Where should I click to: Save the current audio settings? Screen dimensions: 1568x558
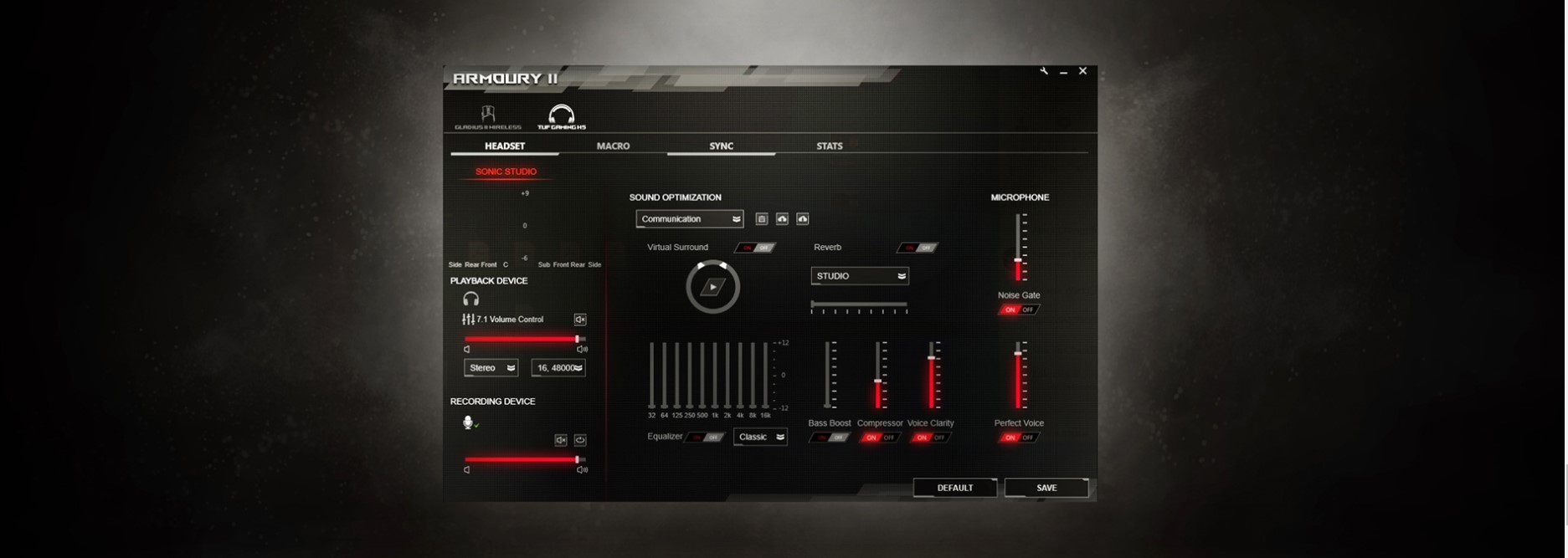click(1046, 488)
